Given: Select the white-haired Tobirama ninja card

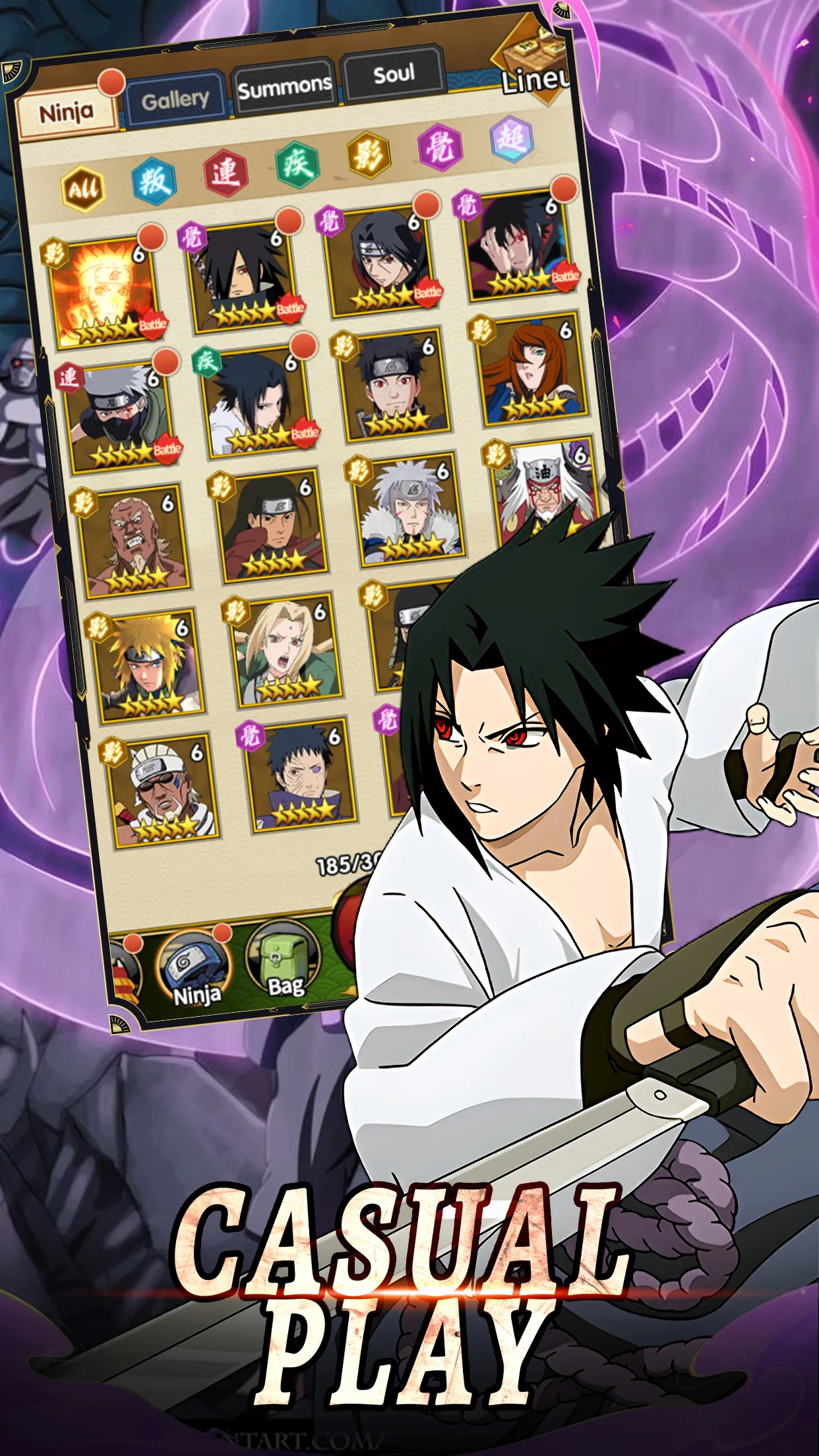Looking at the screenshot, I should click(x=410, y=510).
